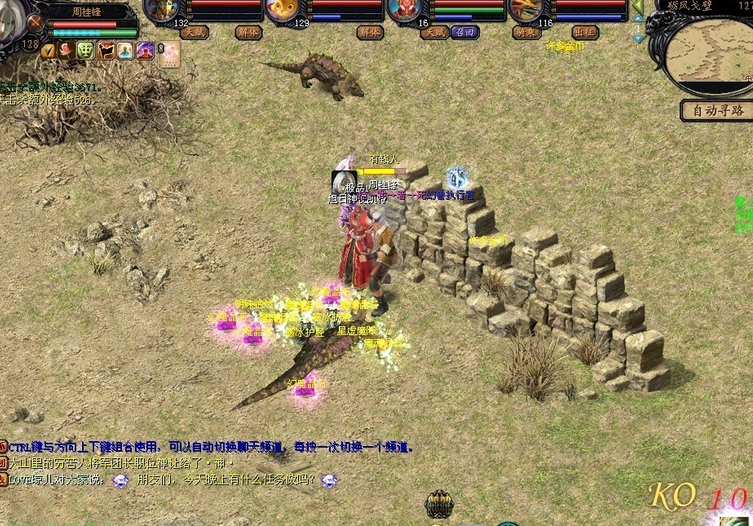Click the first pet's 天赋 talent button

pos(194,32)
